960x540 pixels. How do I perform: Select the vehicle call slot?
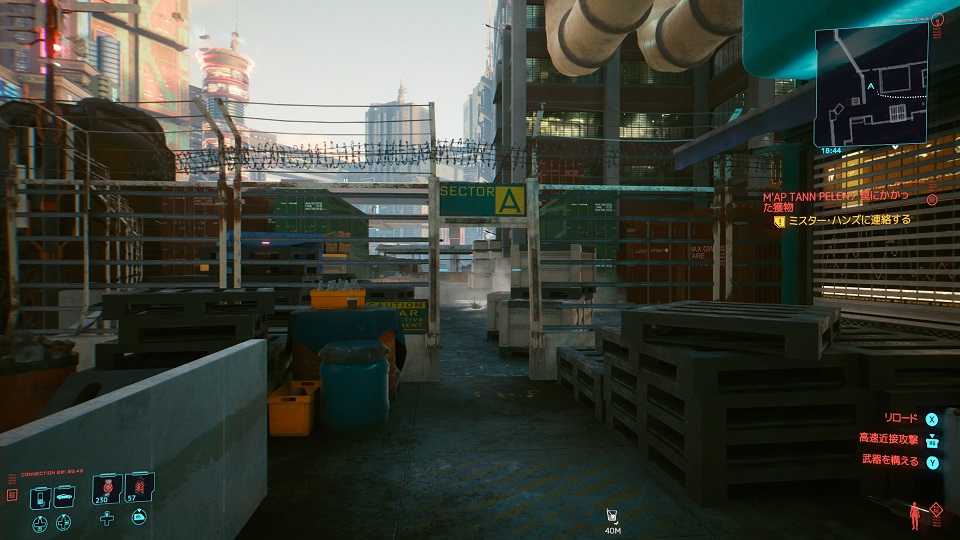[63, 496]
